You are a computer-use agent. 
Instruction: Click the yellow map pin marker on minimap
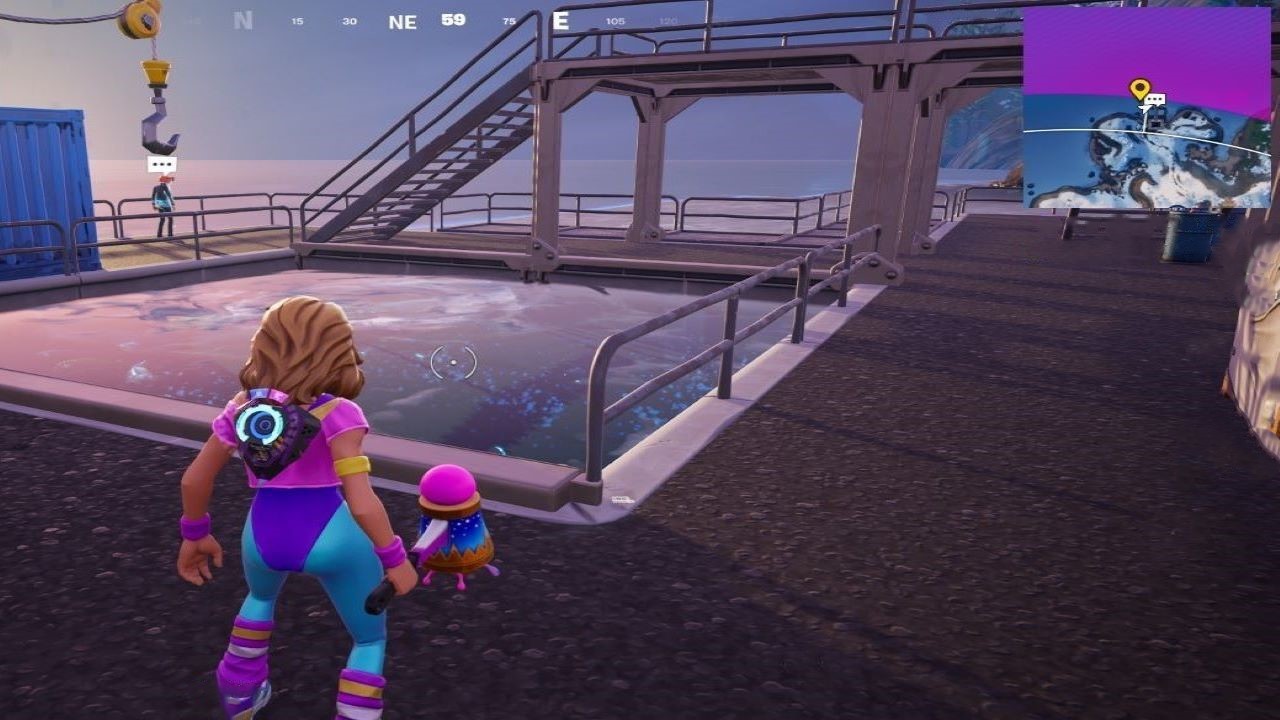(x=1141, y=88)
